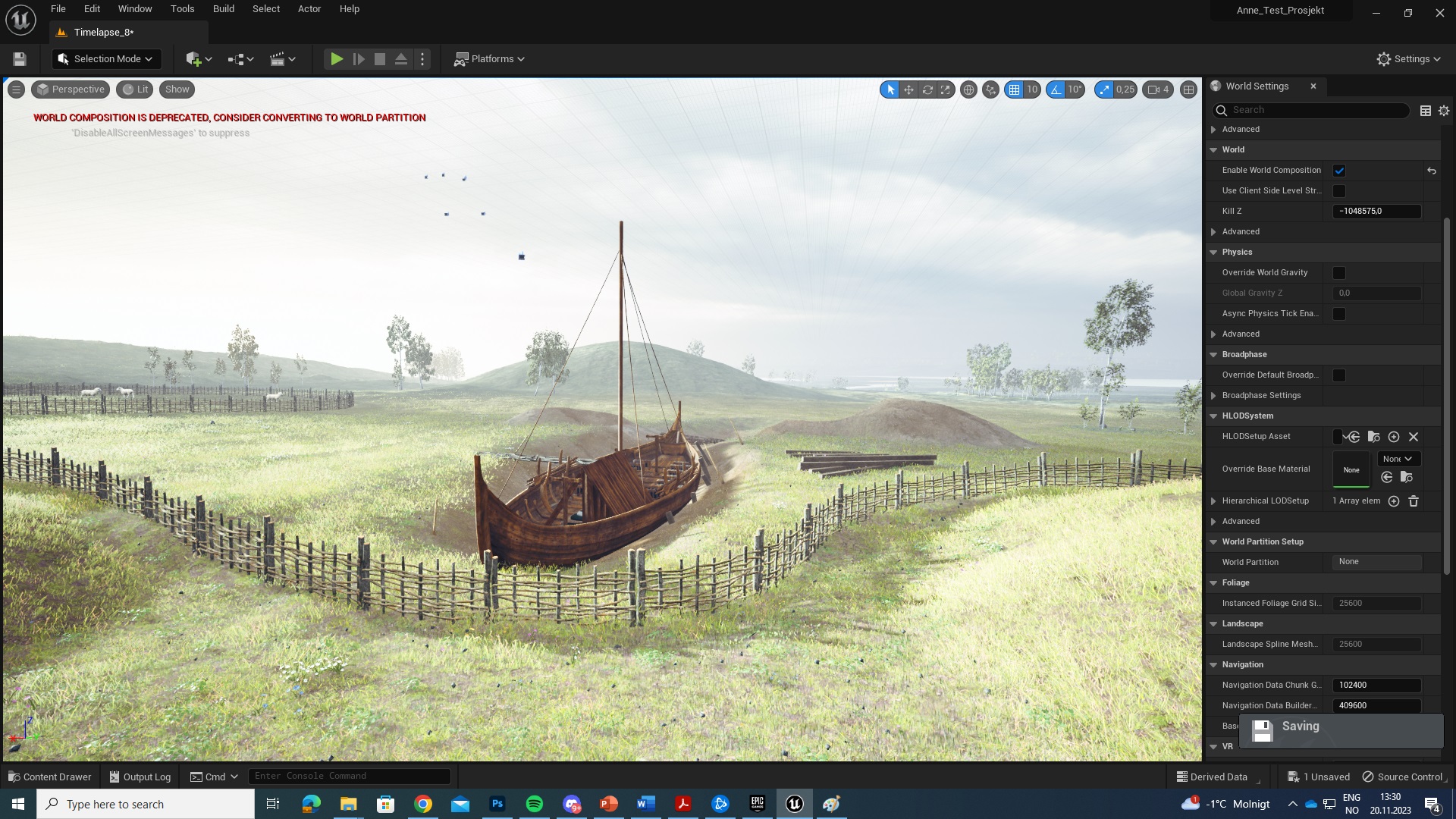
Task: Uncheck Enable World Composition
Action: pyautogui.click(x=1339, y=170)
